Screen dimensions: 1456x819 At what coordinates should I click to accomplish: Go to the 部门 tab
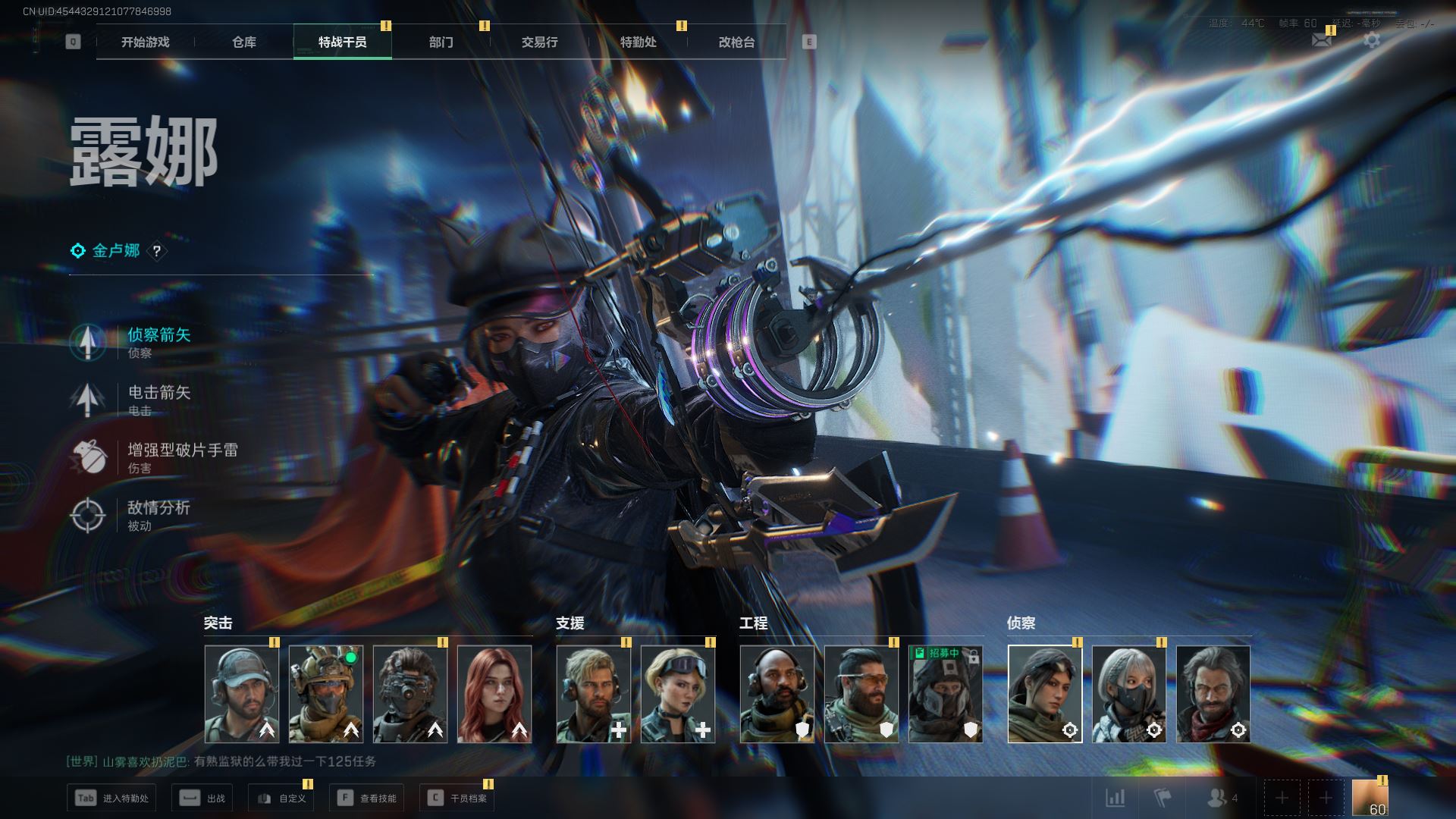pyautogui.click(x=441, y=42)
